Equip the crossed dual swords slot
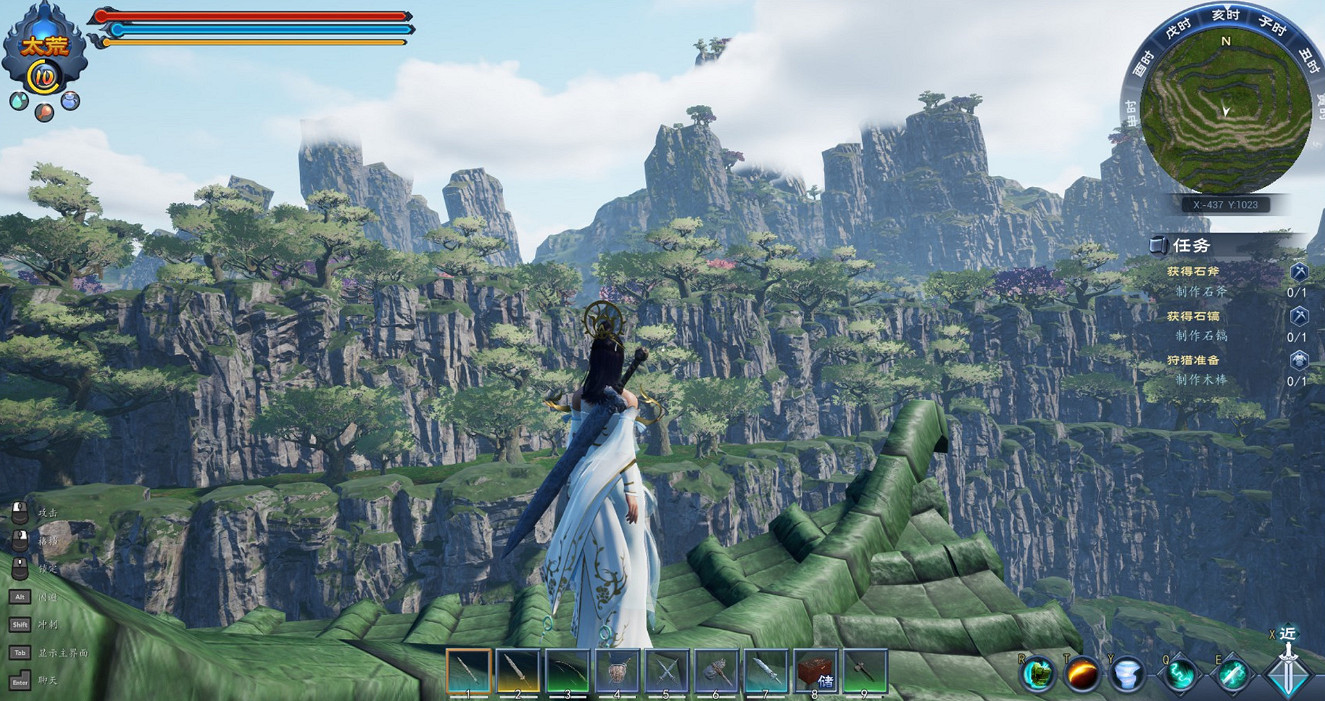The height and width of the screenshot is (701, 1325). coord(667,671)
